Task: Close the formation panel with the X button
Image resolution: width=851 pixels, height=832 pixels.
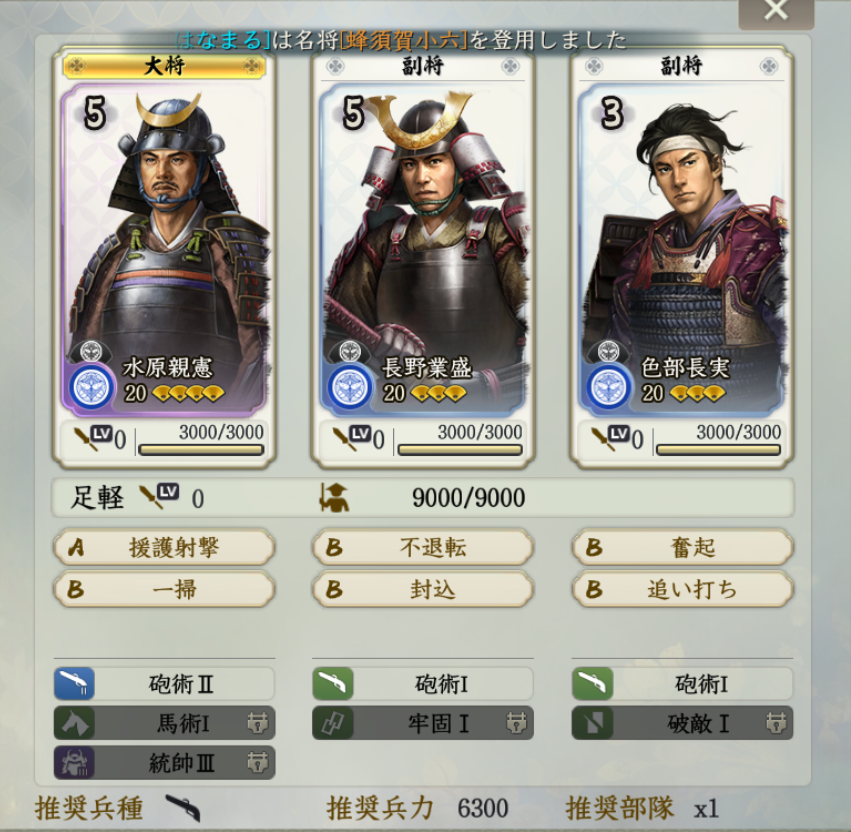Action: click(775, 11)
